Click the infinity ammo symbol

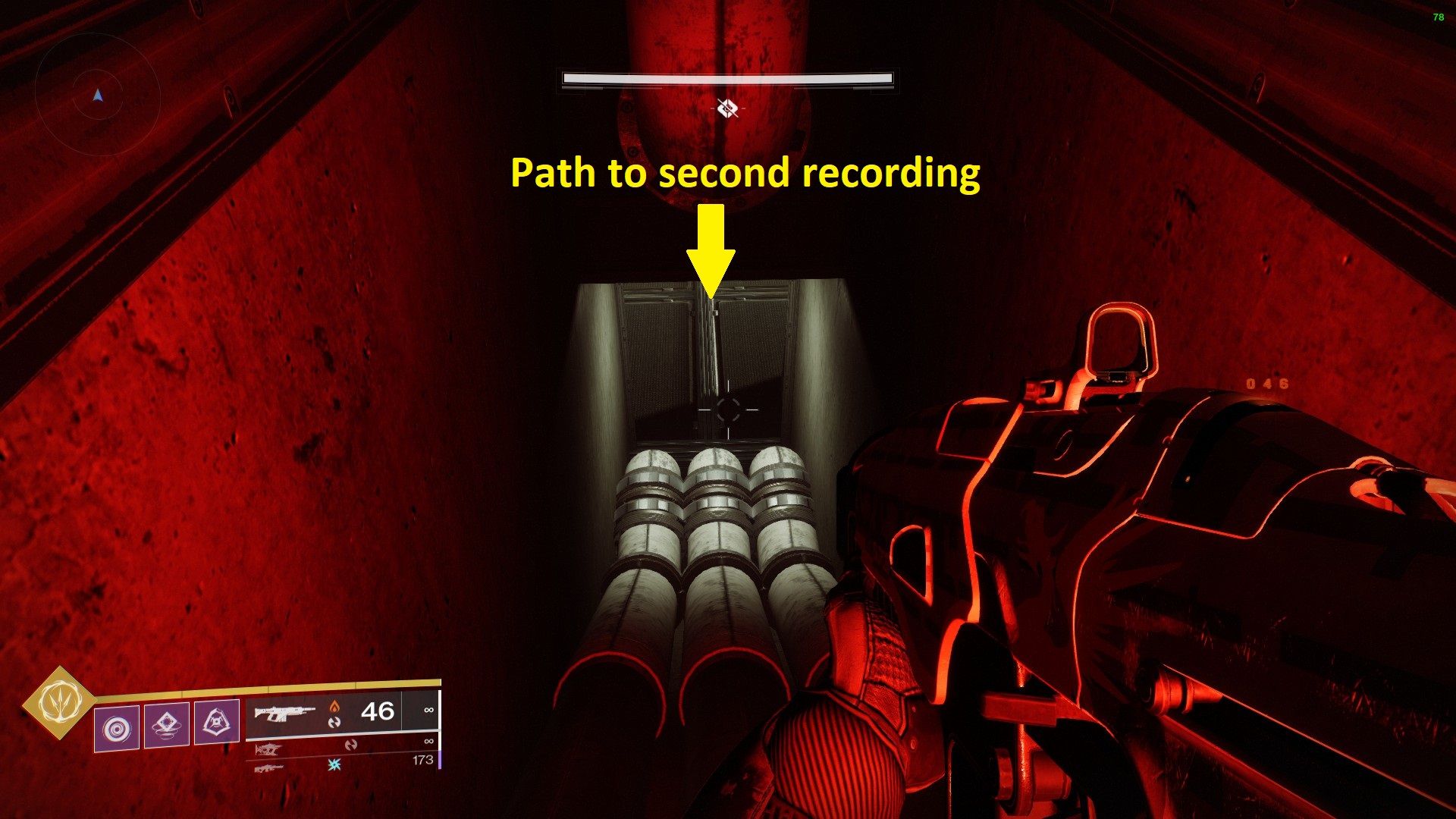428,710
